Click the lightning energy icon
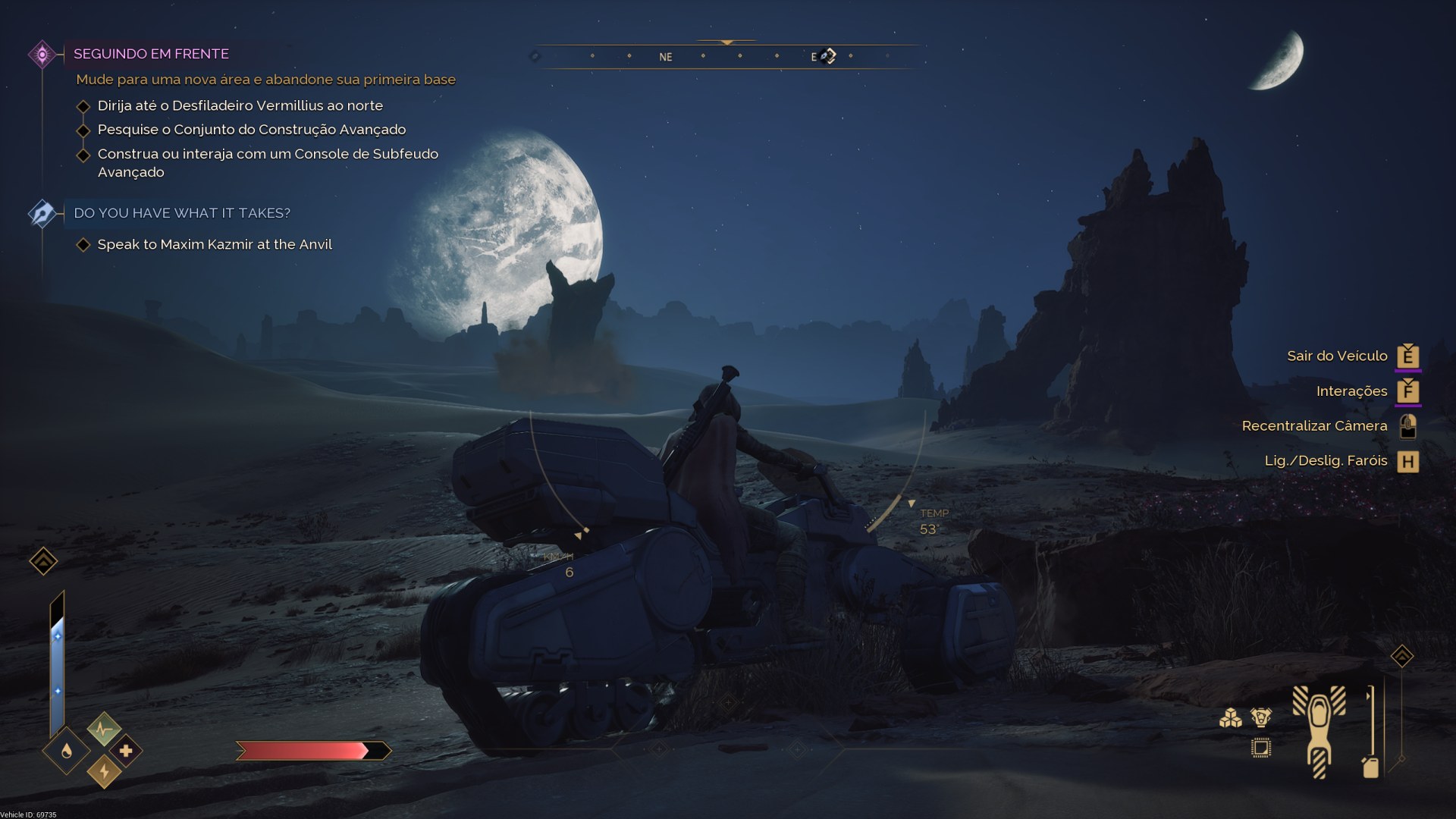 (x=105, y=772)
